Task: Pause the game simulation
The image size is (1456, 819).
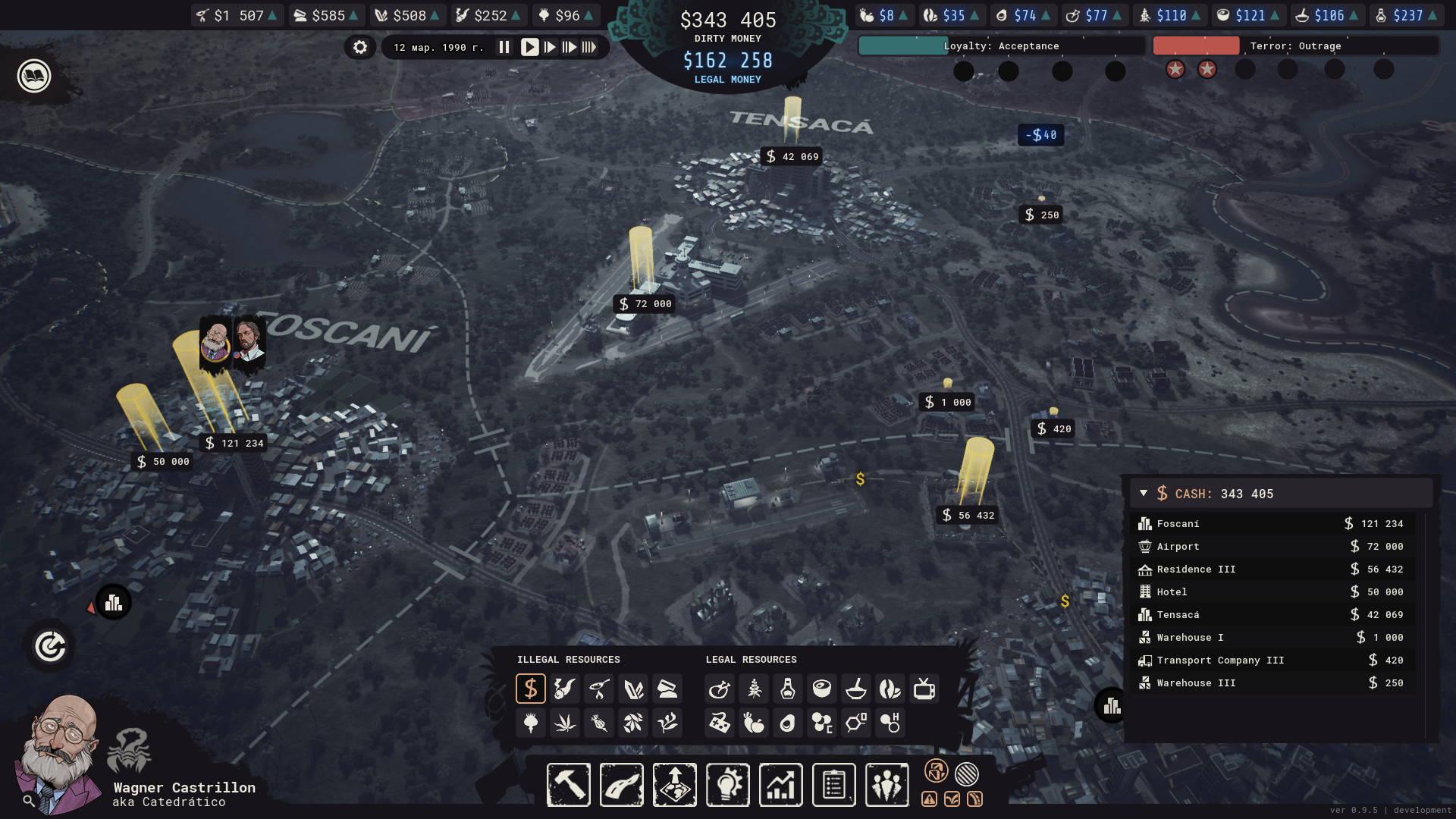Action: click(x=504, y=46)
